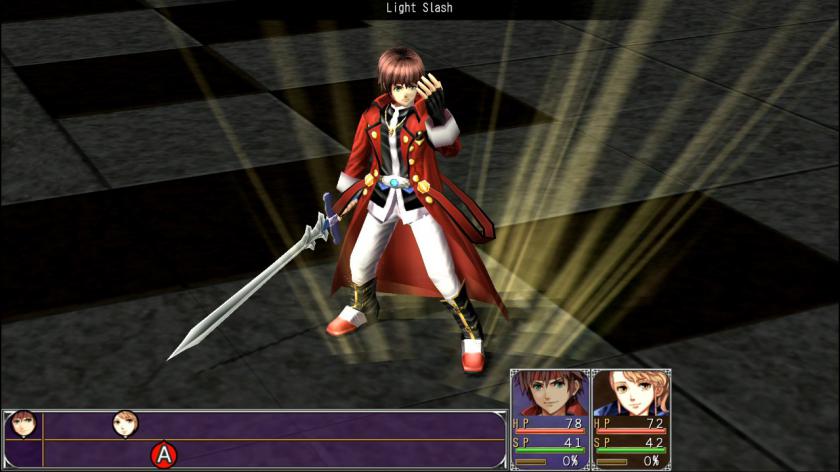Viewport: 840px width, 472px height.
Task: Click the upcoming ally face on the turn timeline
Action: (x=125, y=424)
